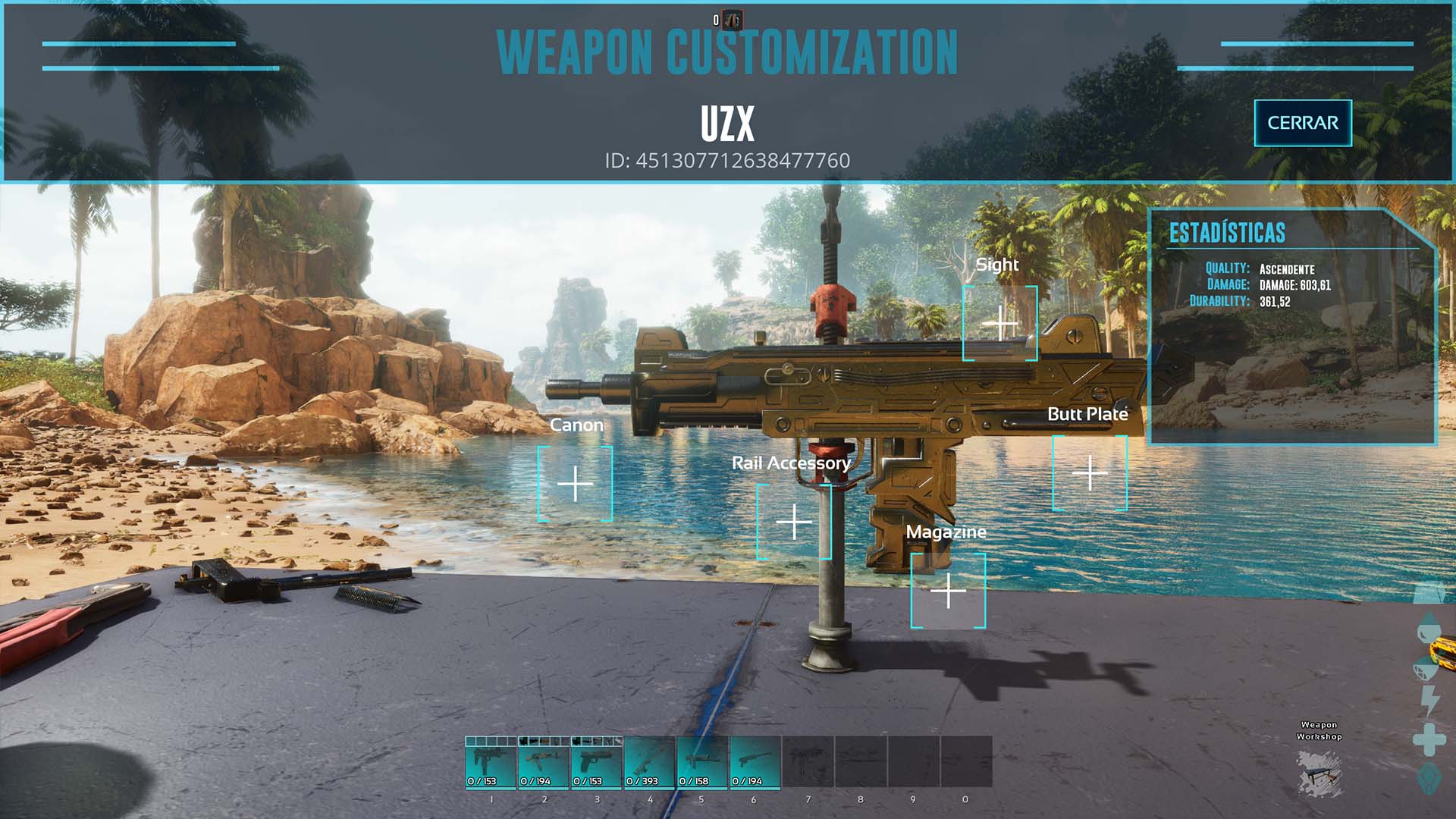
Task: Choose the Magazine attachment slot
Action: [948, 591]
